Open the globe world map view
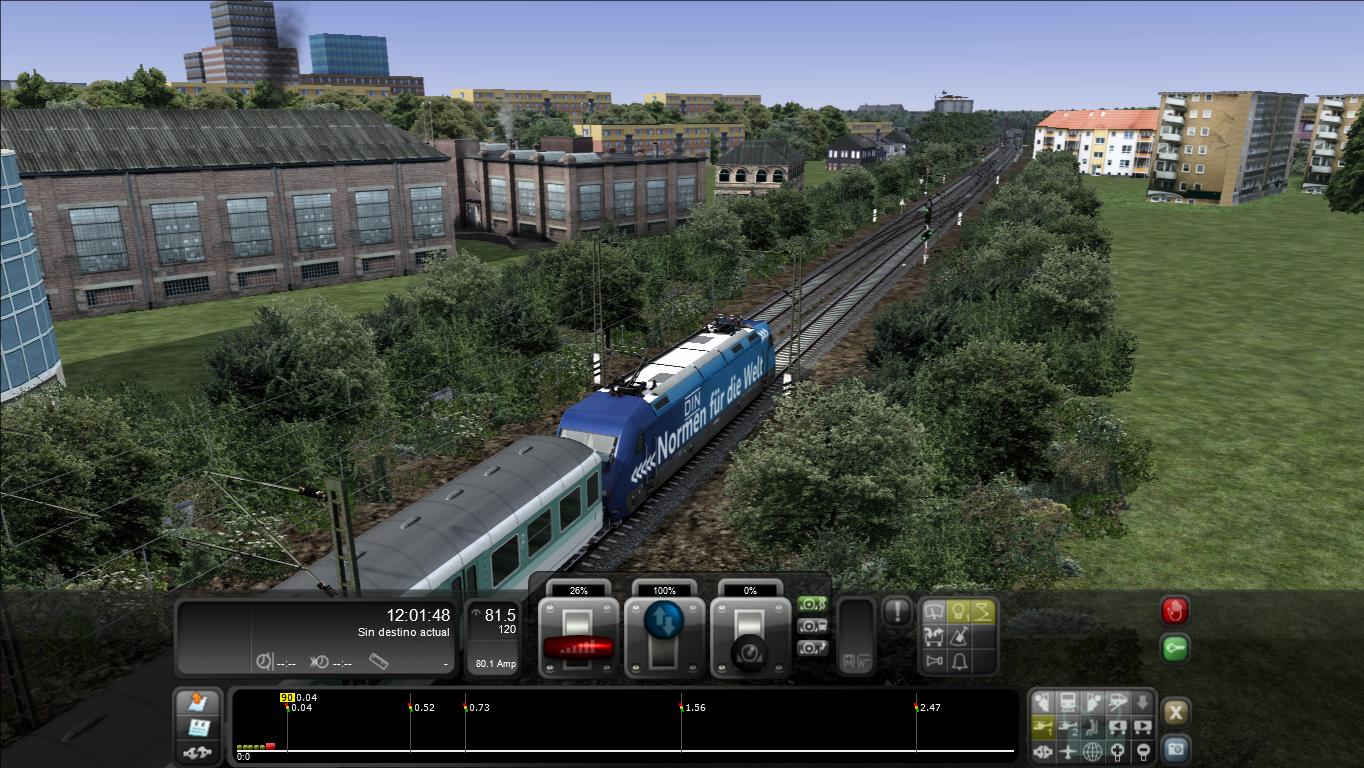1364x768 pixels. click(x=1093, y=751)
